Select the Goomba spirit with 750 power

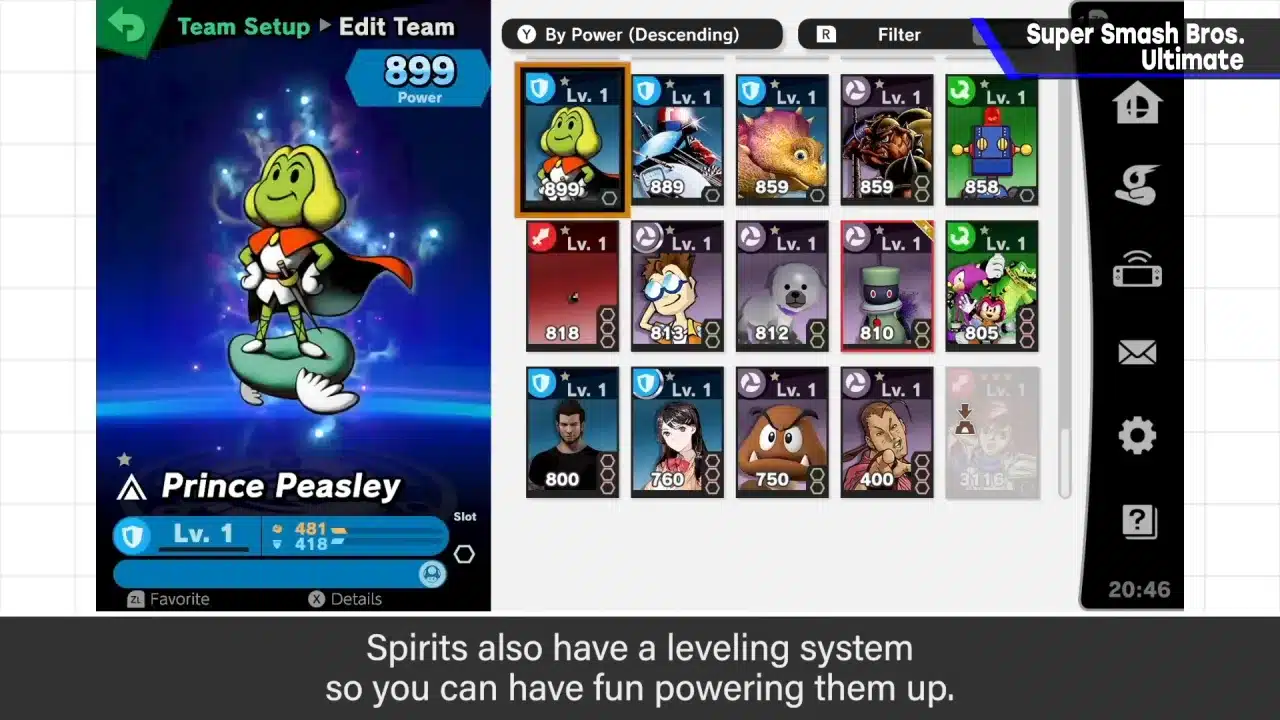(x=781, y=431)
